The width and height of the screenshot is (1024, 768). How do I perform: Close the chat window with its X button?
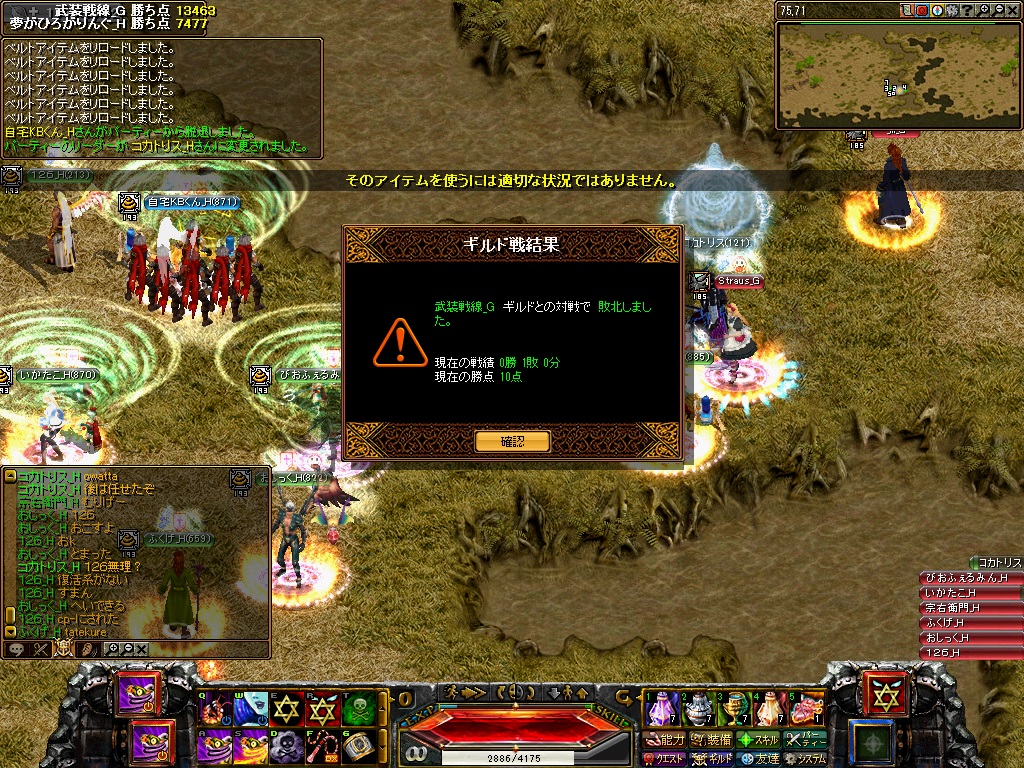click(142, 649)
